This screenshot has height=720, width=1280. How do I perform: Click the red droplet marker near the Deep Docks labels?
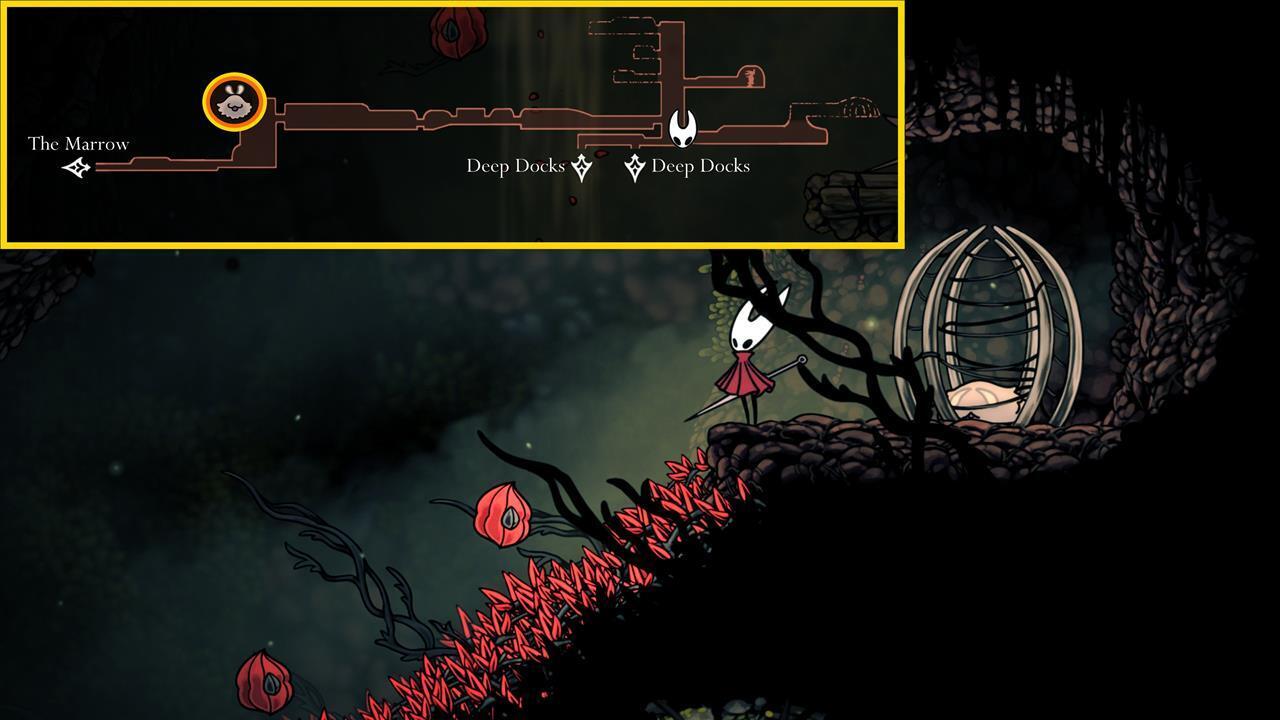tap(600, 155)
